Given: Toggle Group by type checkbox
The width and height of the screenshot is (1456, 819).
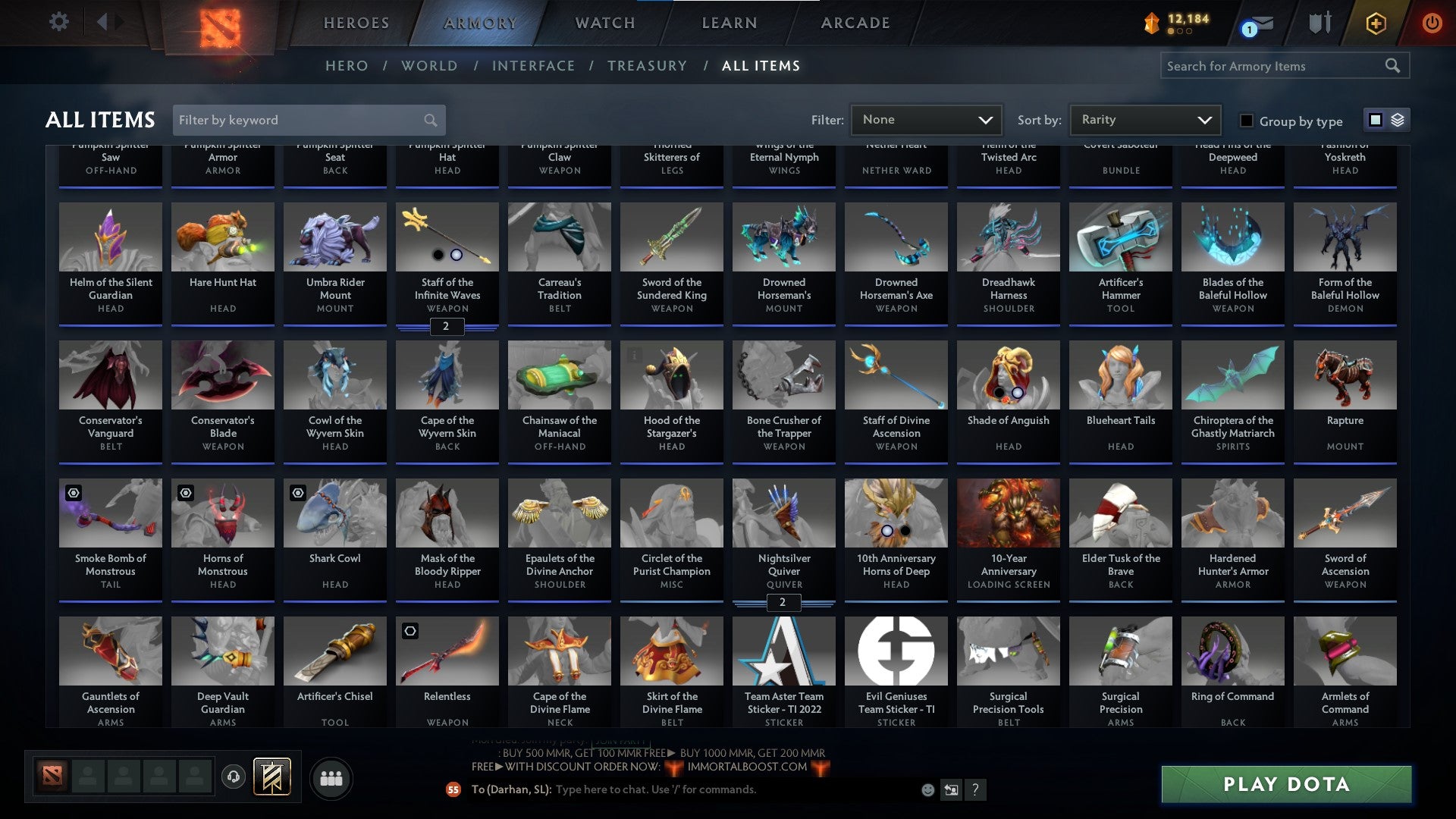Looking at the screenshot, I should (1246, 121).
